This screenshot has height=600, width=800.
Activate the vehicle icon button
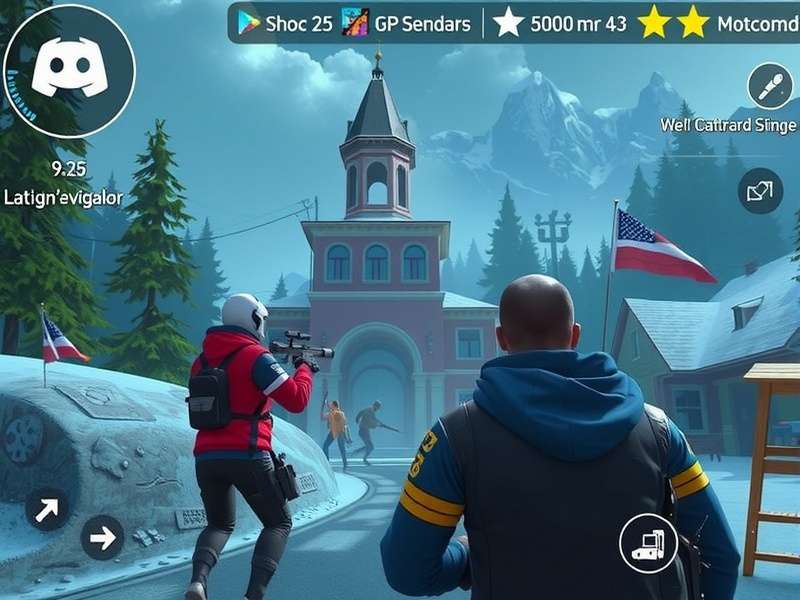[648, 543]
